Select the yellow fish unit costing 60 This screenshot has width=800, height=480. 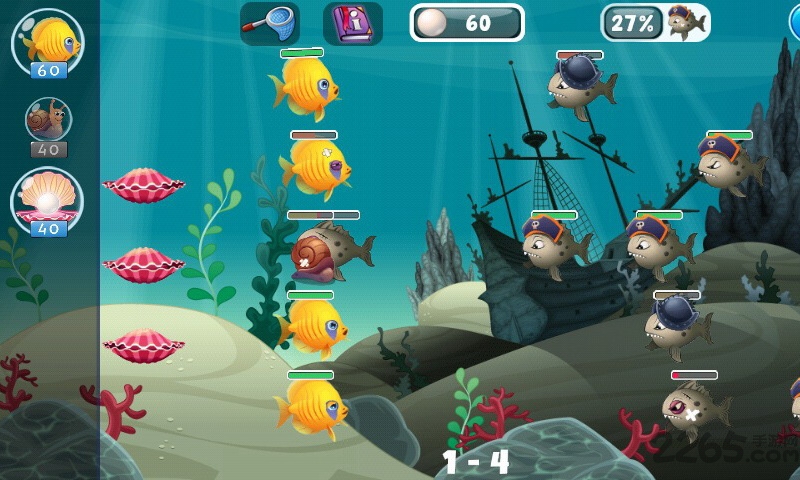47,42
